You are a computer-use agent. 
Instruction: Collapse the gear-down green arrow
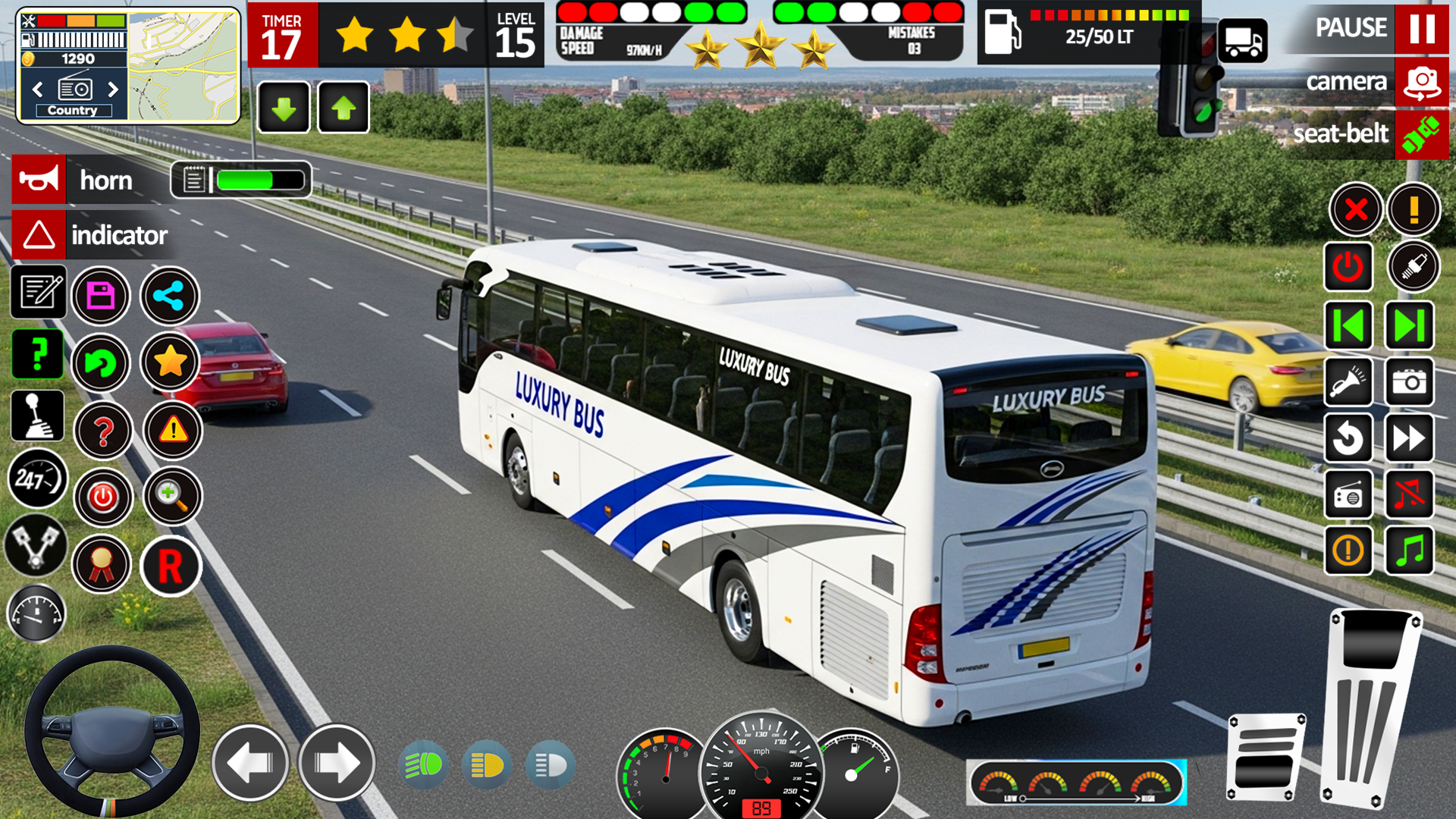283,106
